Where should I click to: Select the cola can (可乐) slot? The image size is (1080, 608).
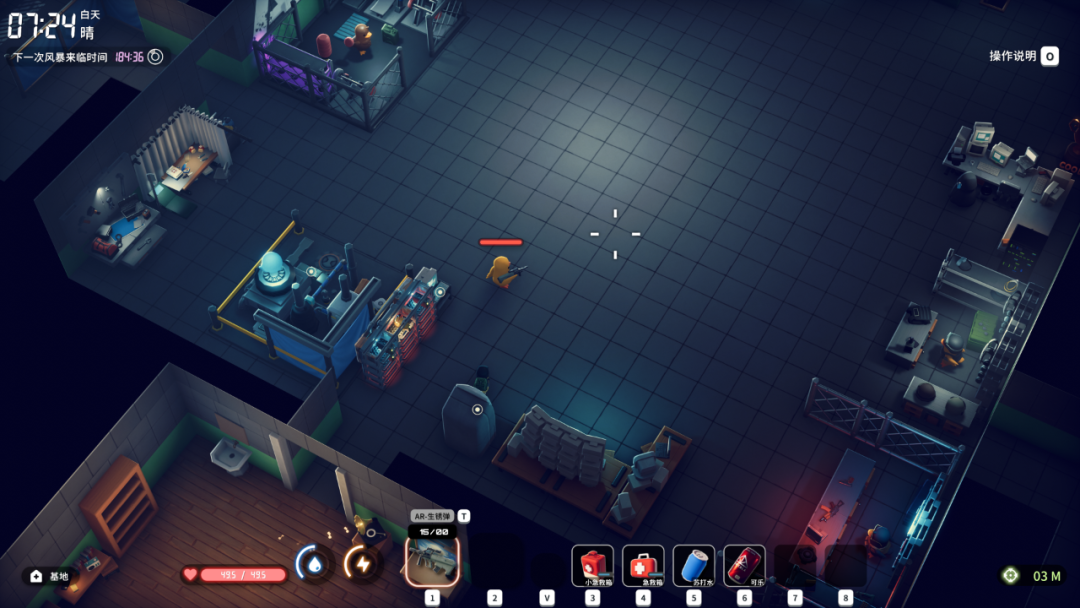744,565
